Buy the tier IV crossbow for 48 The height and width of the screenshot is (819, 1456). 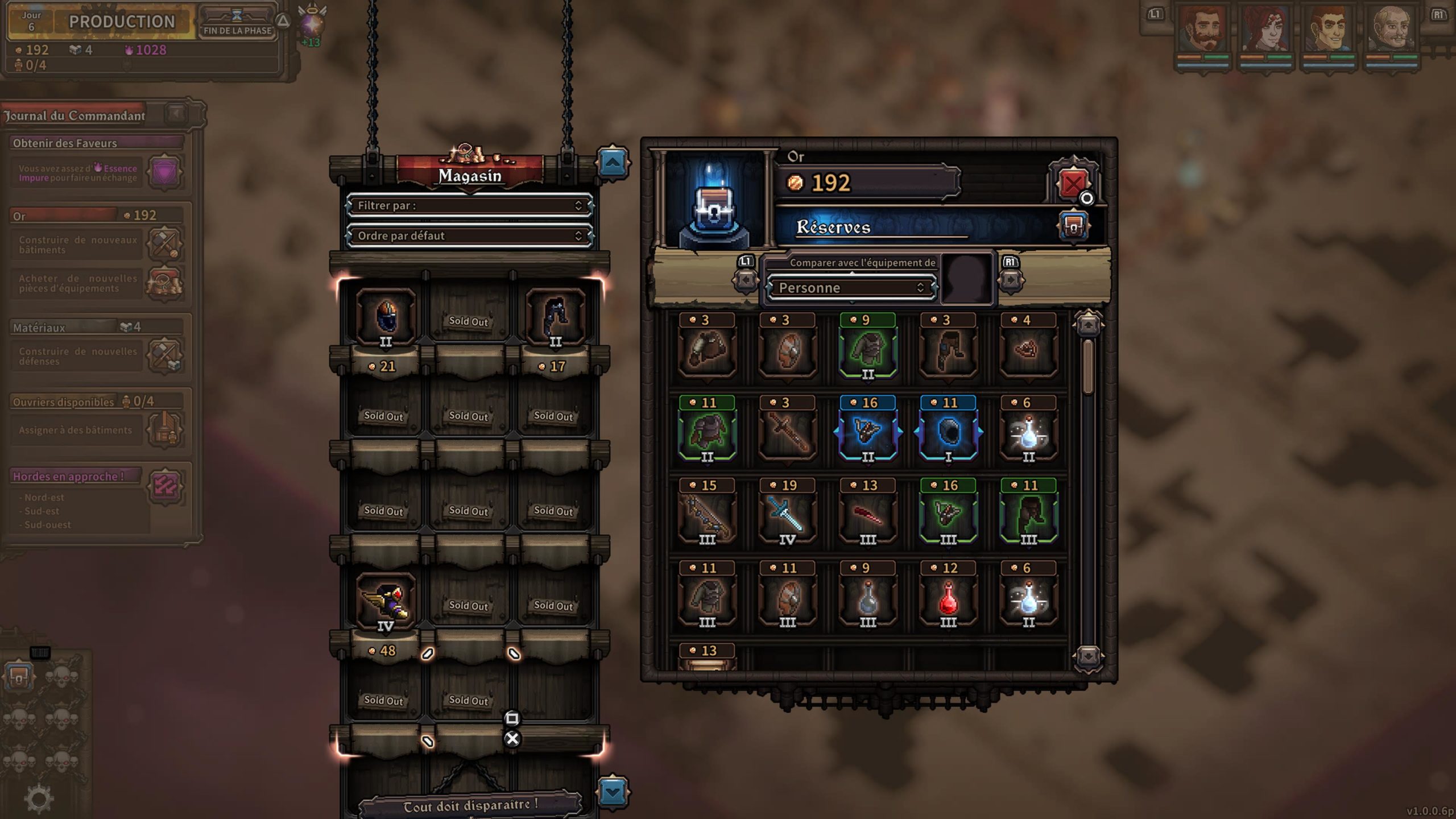click(386, 603)
